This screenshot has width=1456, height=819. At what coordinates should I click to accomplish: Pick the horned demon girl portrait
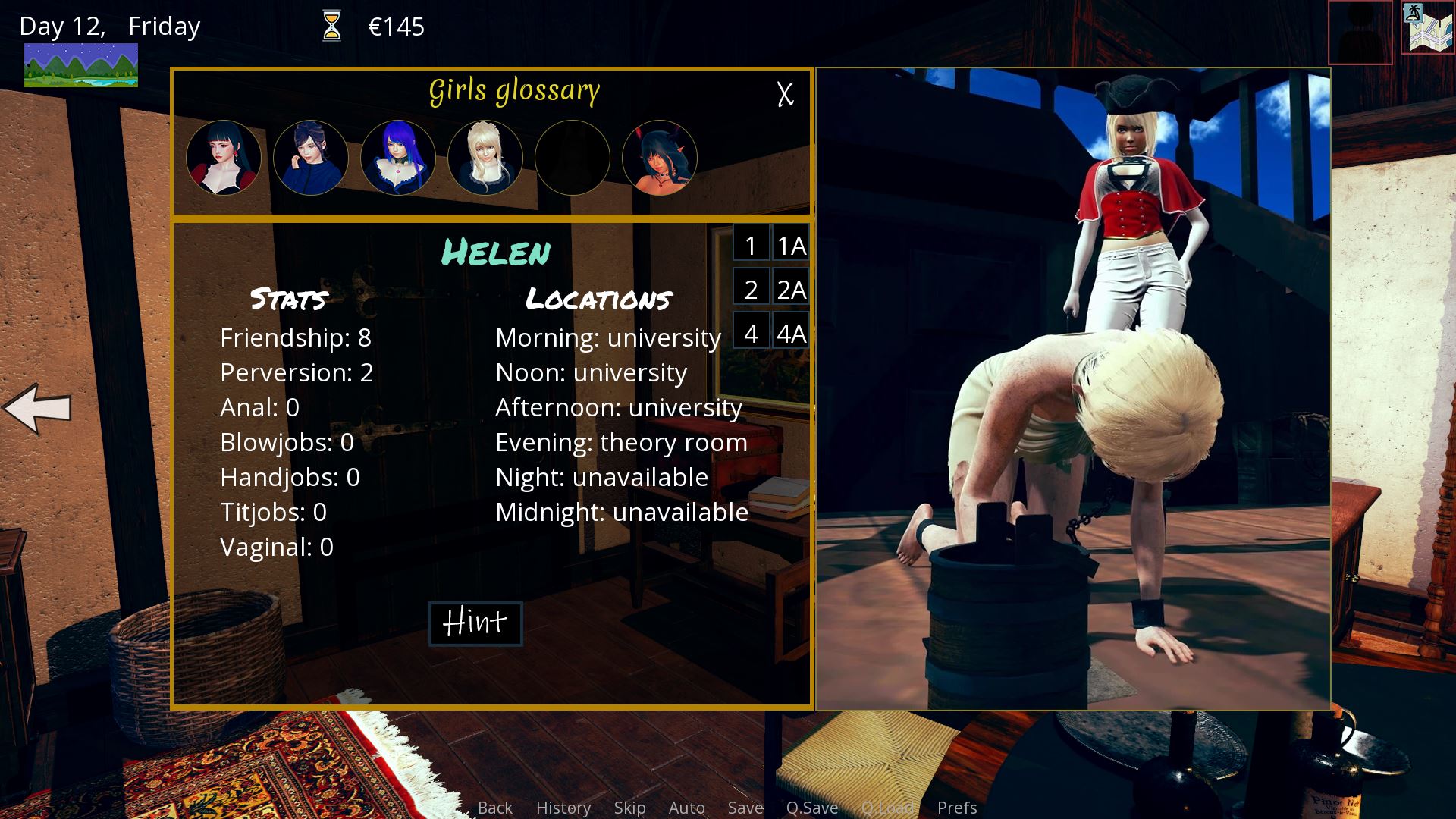[x=659, y=158]
